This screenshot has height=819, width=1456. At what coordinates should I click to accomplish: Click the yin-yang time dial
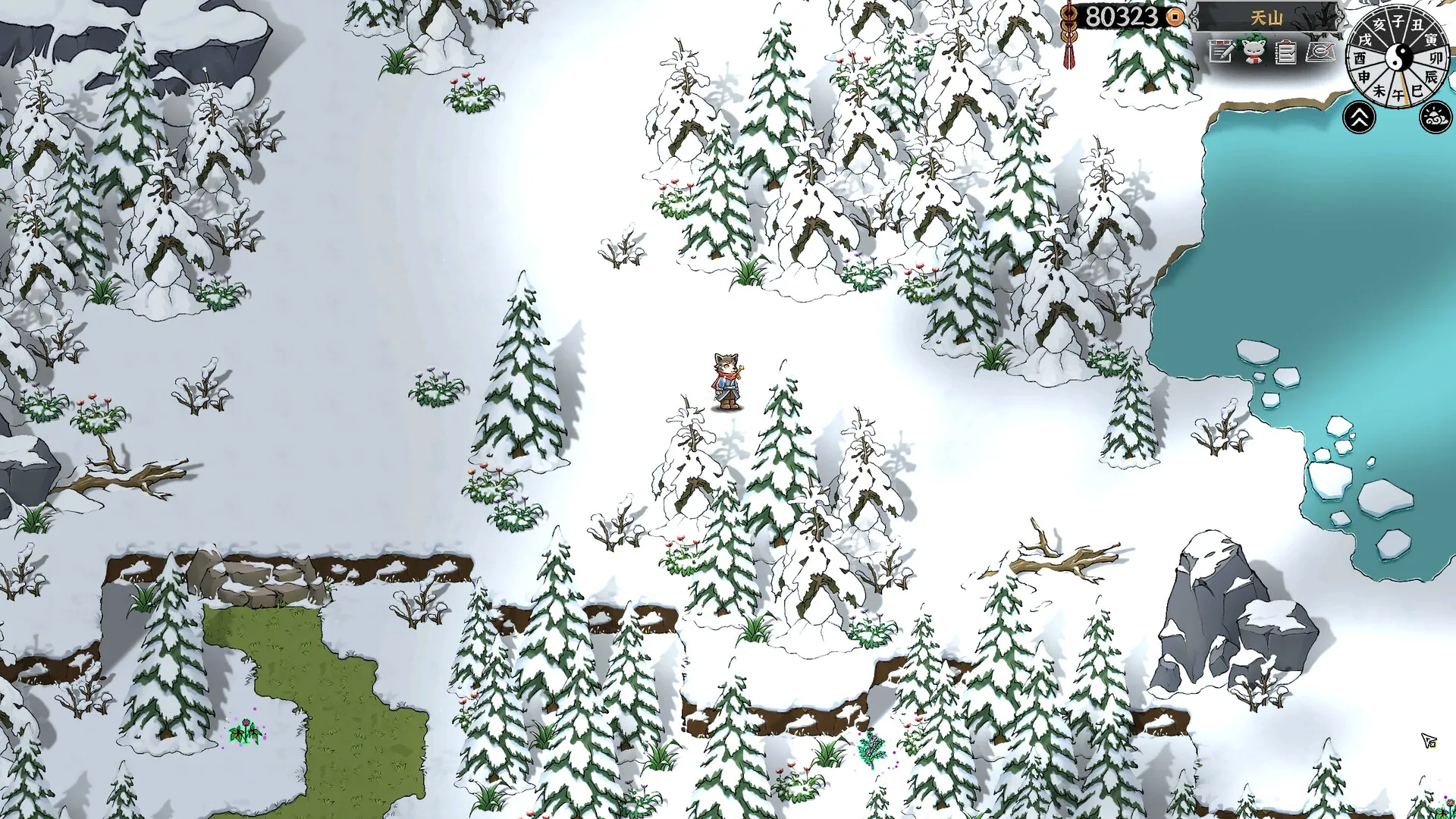click(1400, 56)
